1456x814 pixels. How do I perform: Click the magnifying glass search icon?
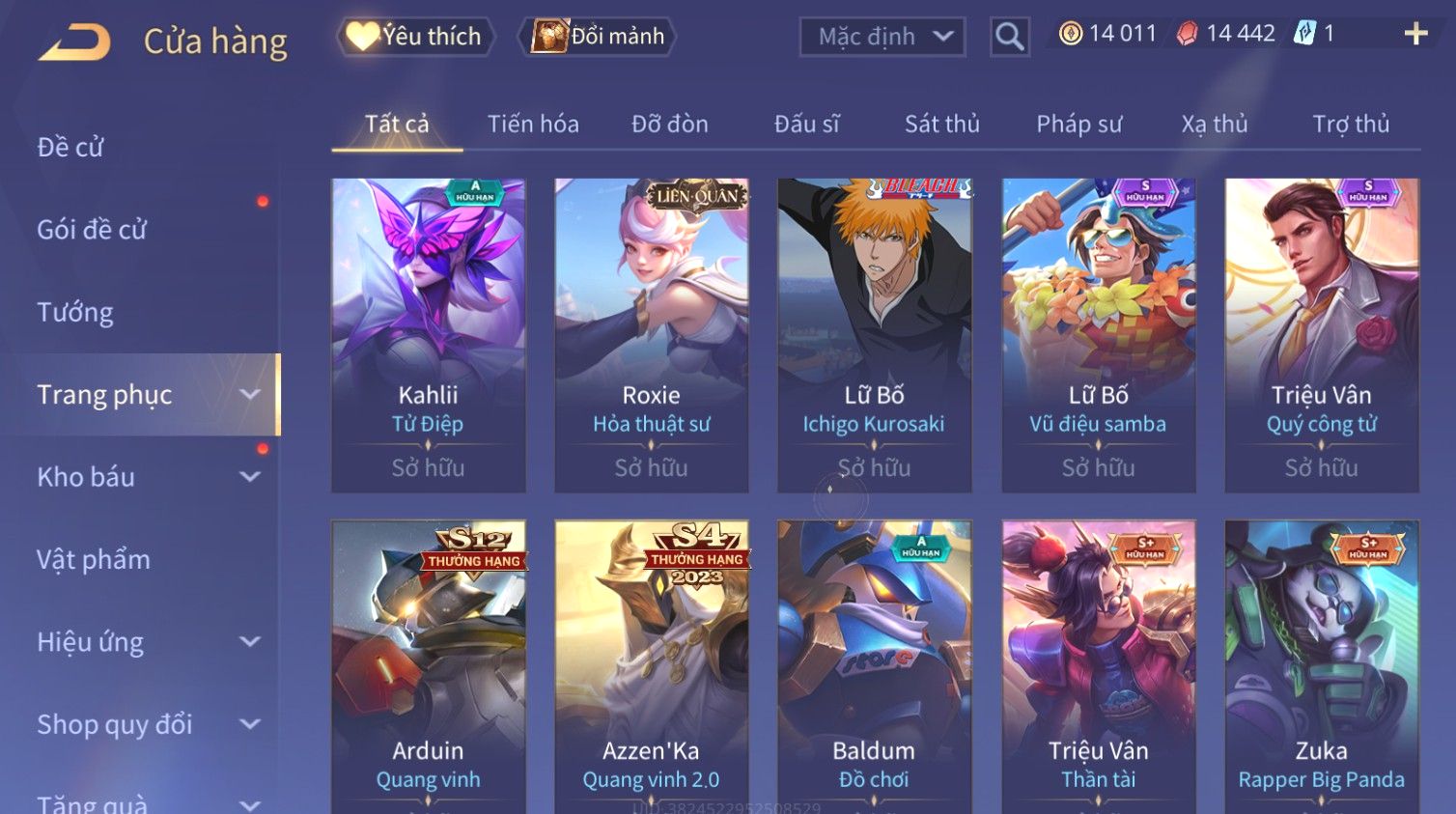(x=1009, y=37)
